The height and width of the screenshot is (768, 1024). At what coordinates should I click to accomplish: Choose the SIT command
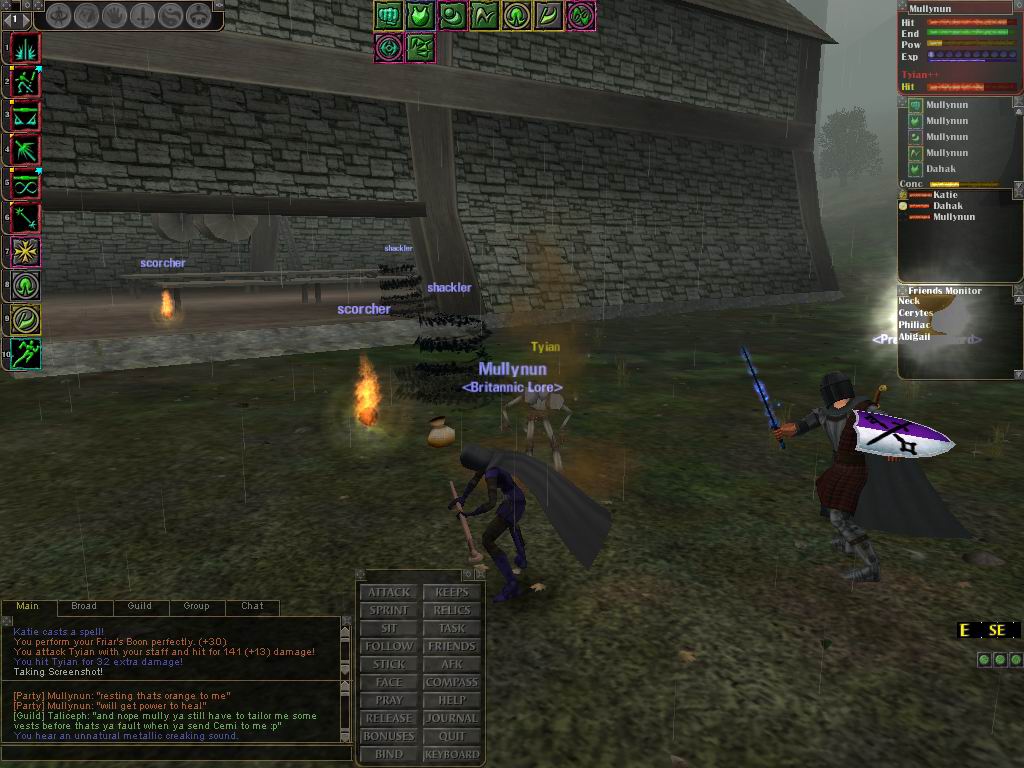[x=389, y=628]
